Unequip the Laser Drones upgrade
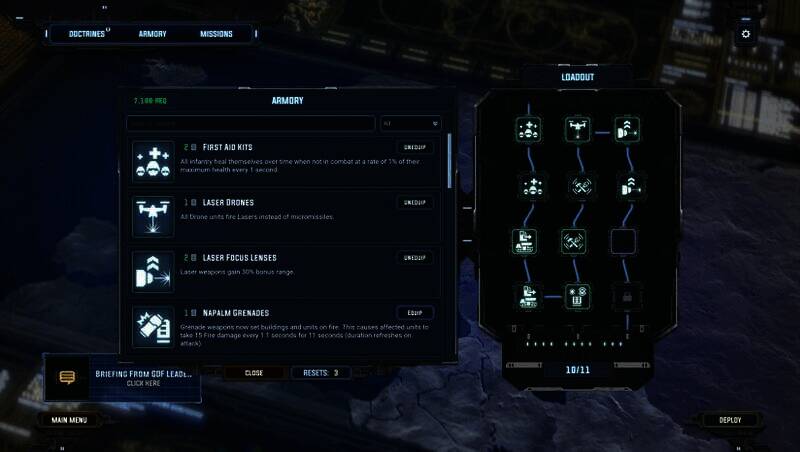 pos(413,202)
